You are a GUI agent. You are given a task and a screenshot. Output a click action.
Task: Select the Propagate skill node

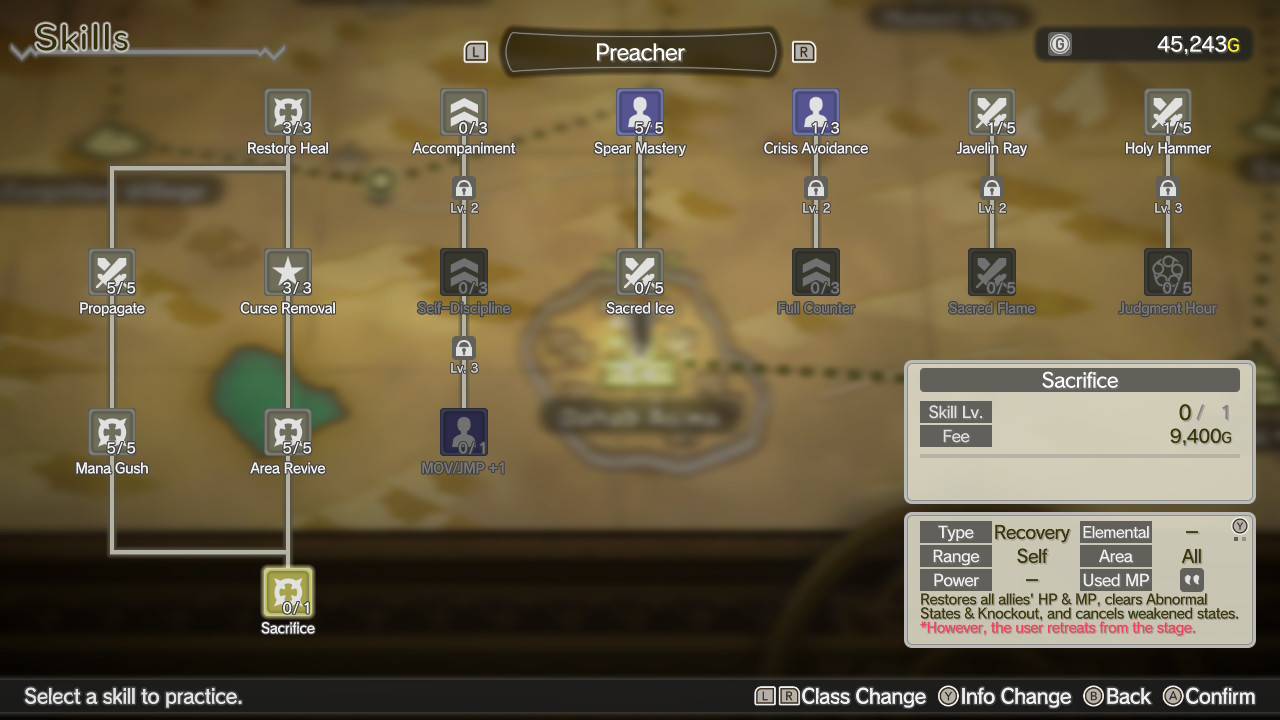coord(112,273)
